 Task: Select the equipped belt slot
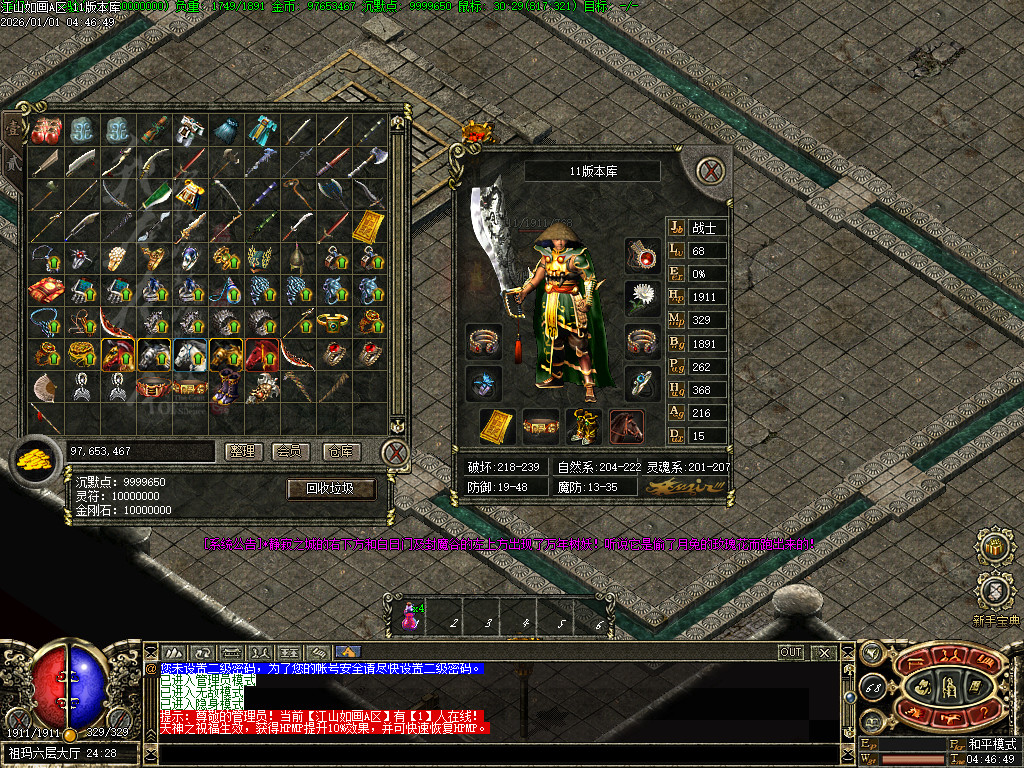(x=540, y=427)
